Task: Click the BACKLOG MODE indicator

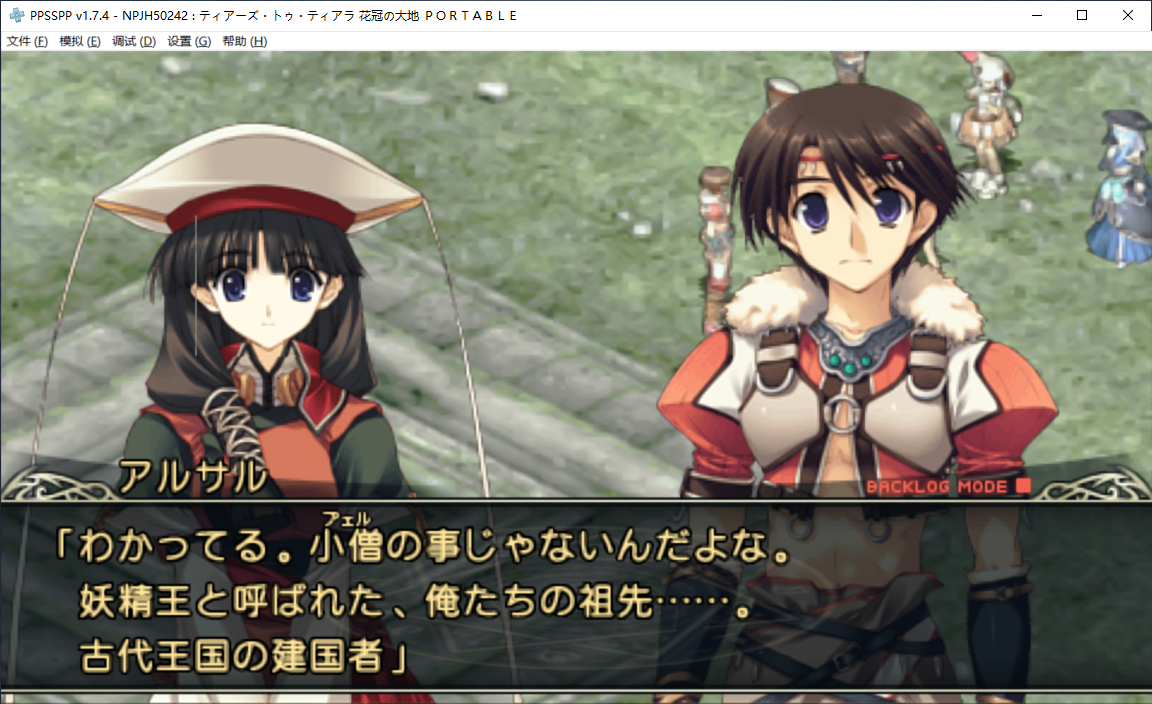Action: (x=947, y=487)
